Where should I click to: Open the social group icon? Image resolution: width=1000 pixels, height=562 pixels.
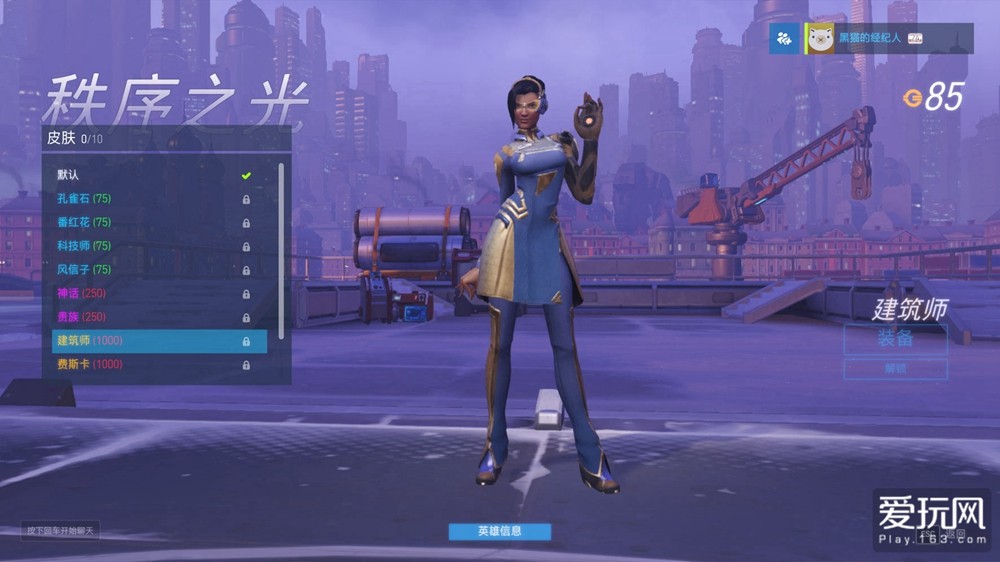pyautogui.click(x=784, y=39)
